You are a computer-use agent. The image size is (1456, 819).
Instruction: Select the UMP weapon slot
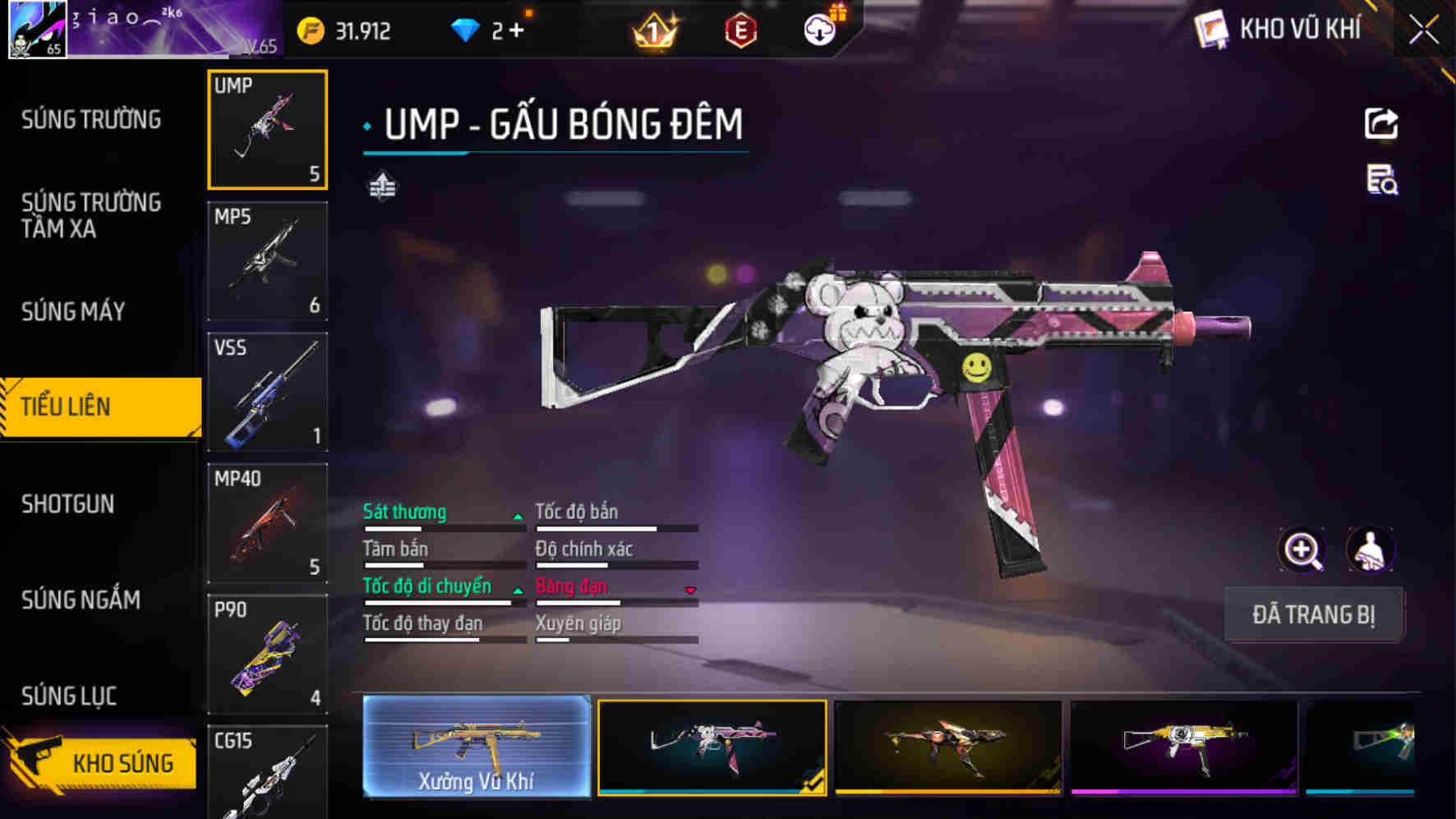(267, 130)
